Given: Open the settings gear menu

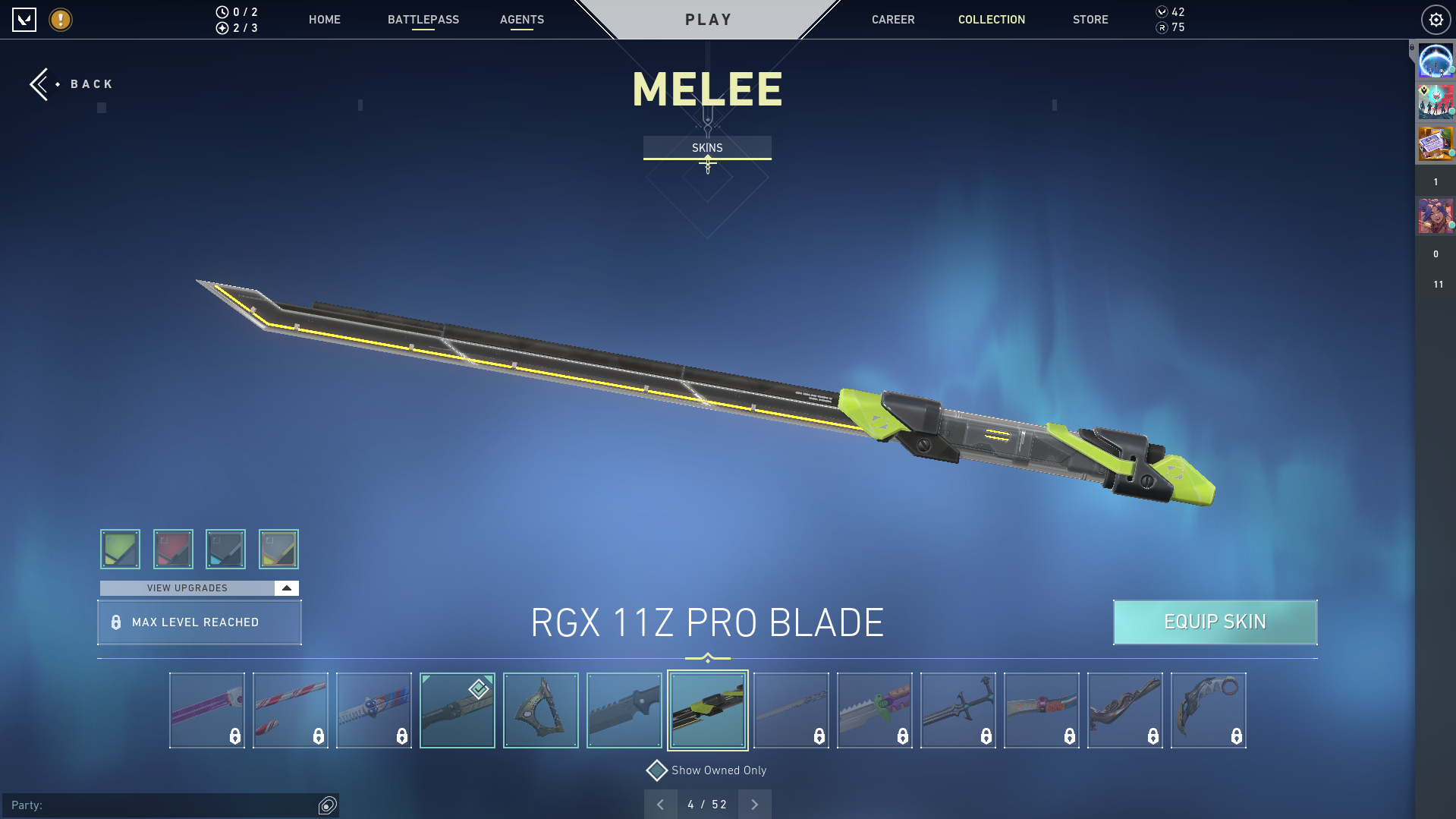Looking at the screenshot, I should 1436,20.
